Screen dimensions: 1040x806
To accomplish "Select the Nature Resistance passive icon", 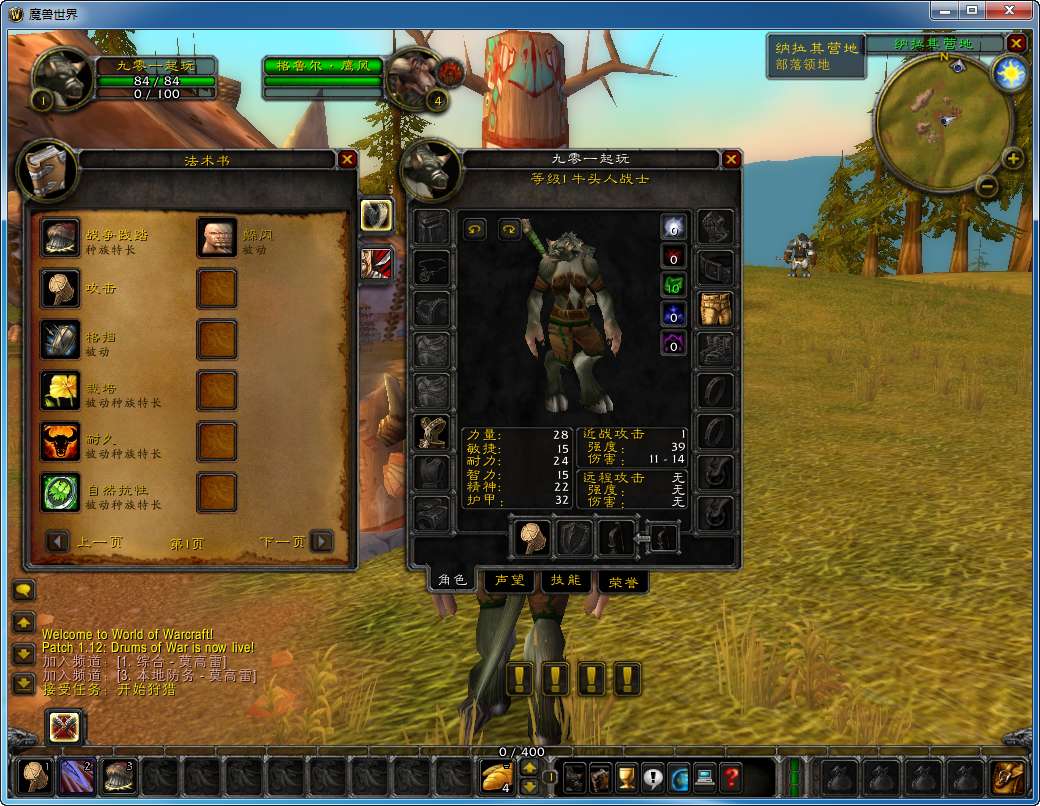I will [x=61, y=492].
